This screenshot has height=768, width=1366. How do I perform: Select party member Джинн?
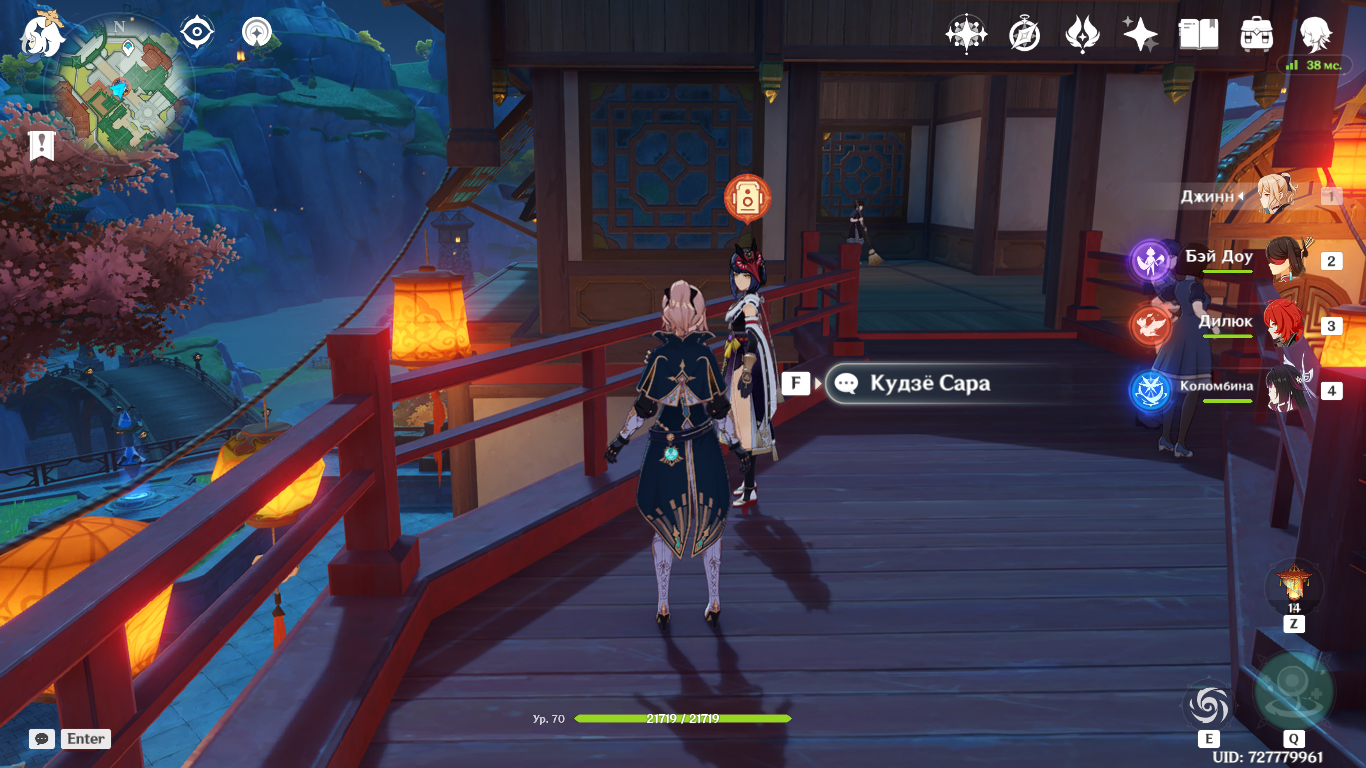pyautogui.click(x=1278, y=196)
